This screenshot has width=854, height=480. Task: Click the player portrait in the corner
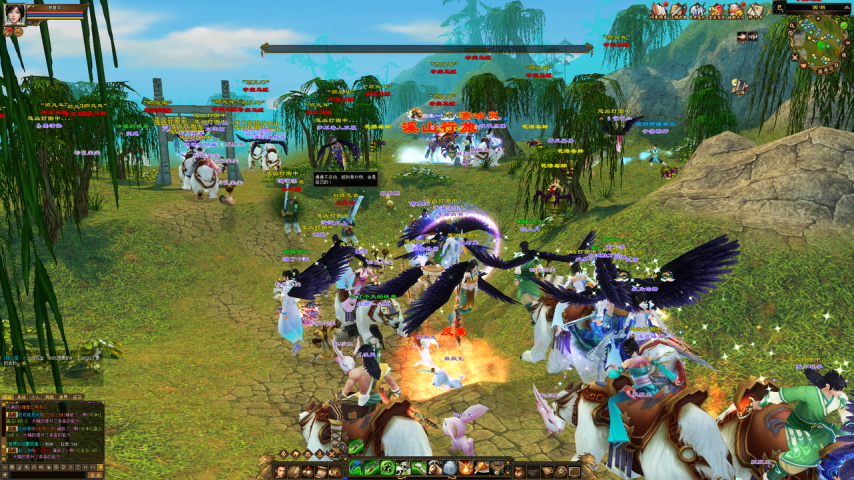13,13
